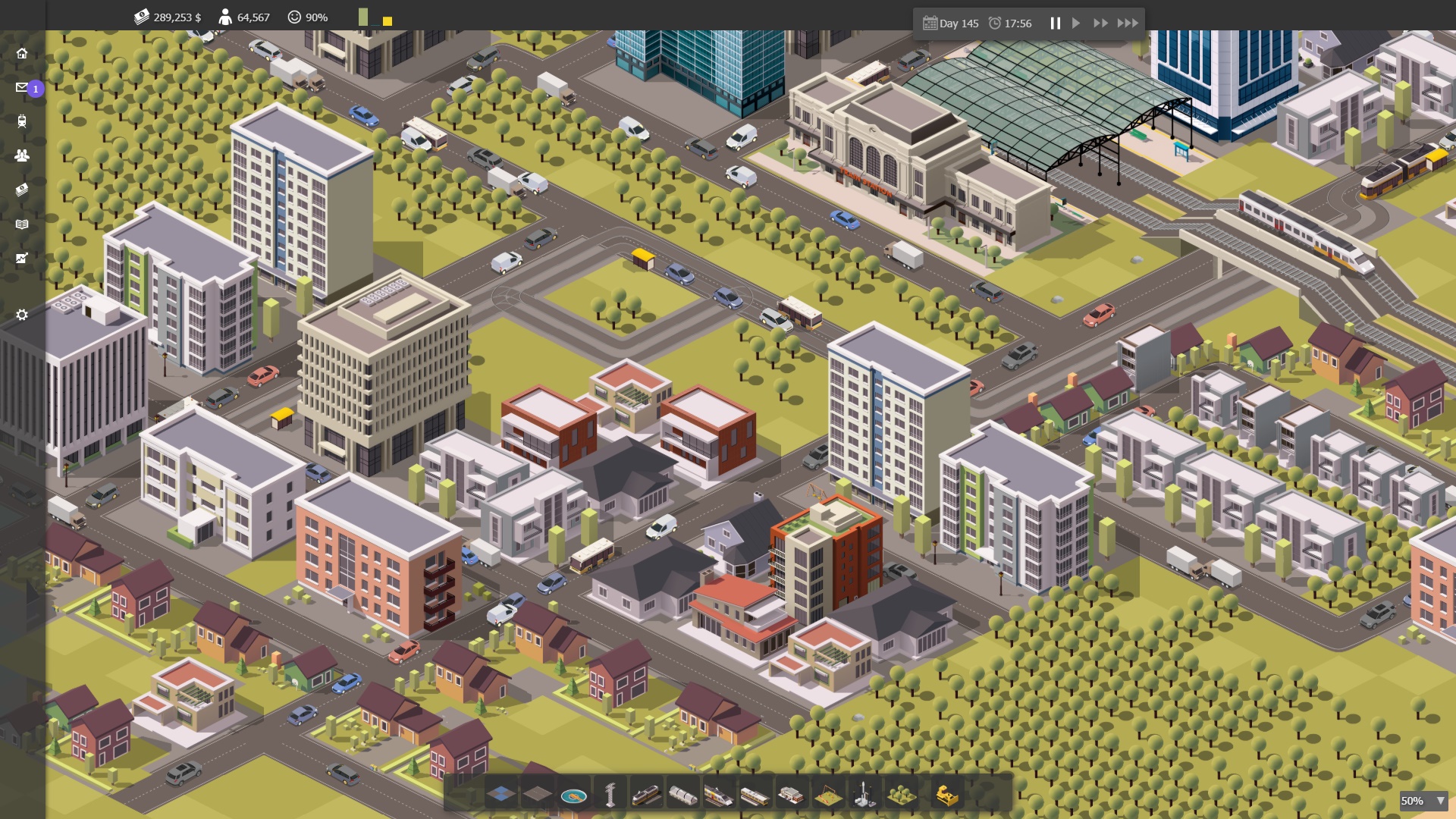Select the zoning tool

point(500,795)
